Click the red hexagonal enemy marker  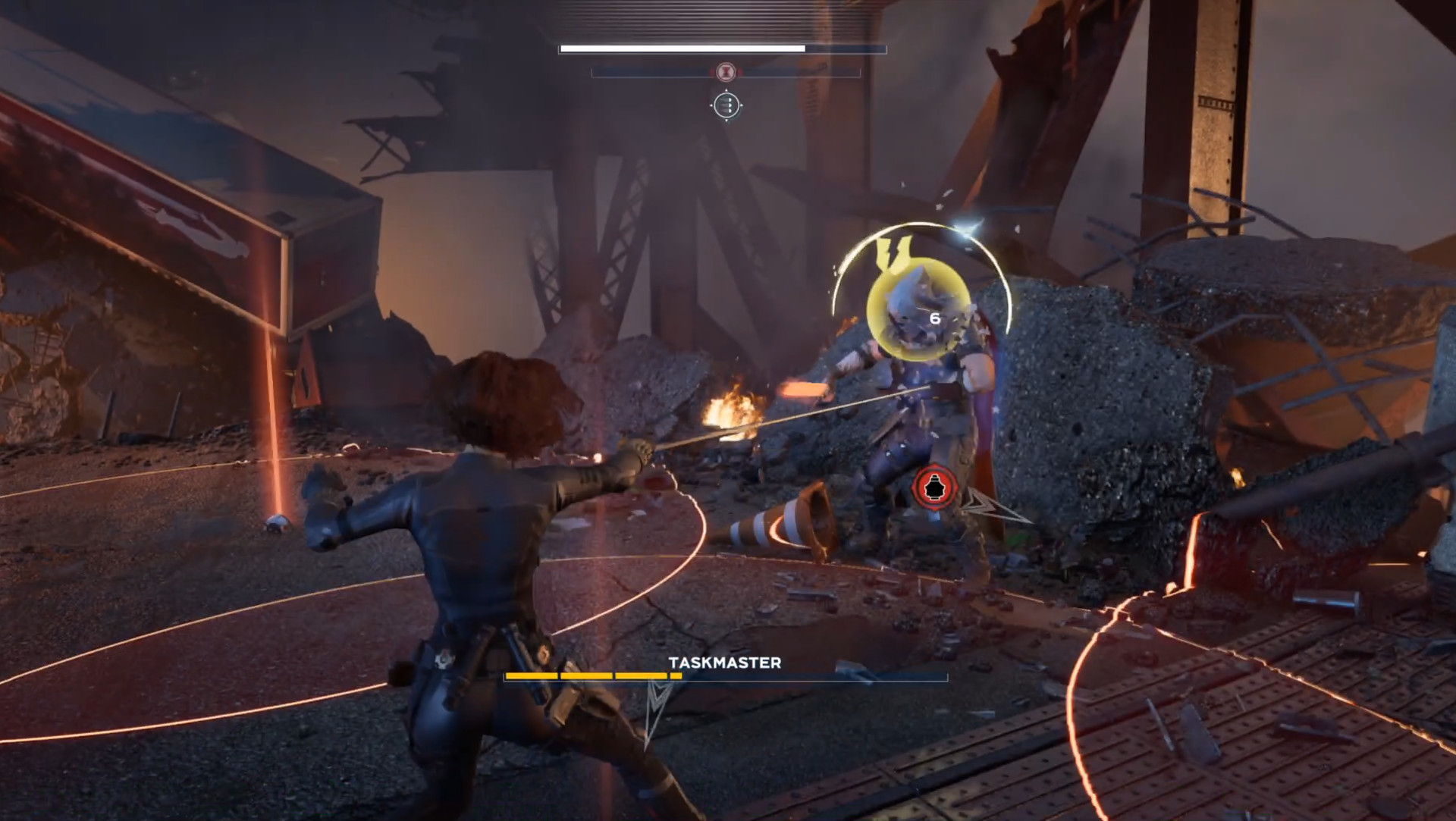click(x=934, y=489)
